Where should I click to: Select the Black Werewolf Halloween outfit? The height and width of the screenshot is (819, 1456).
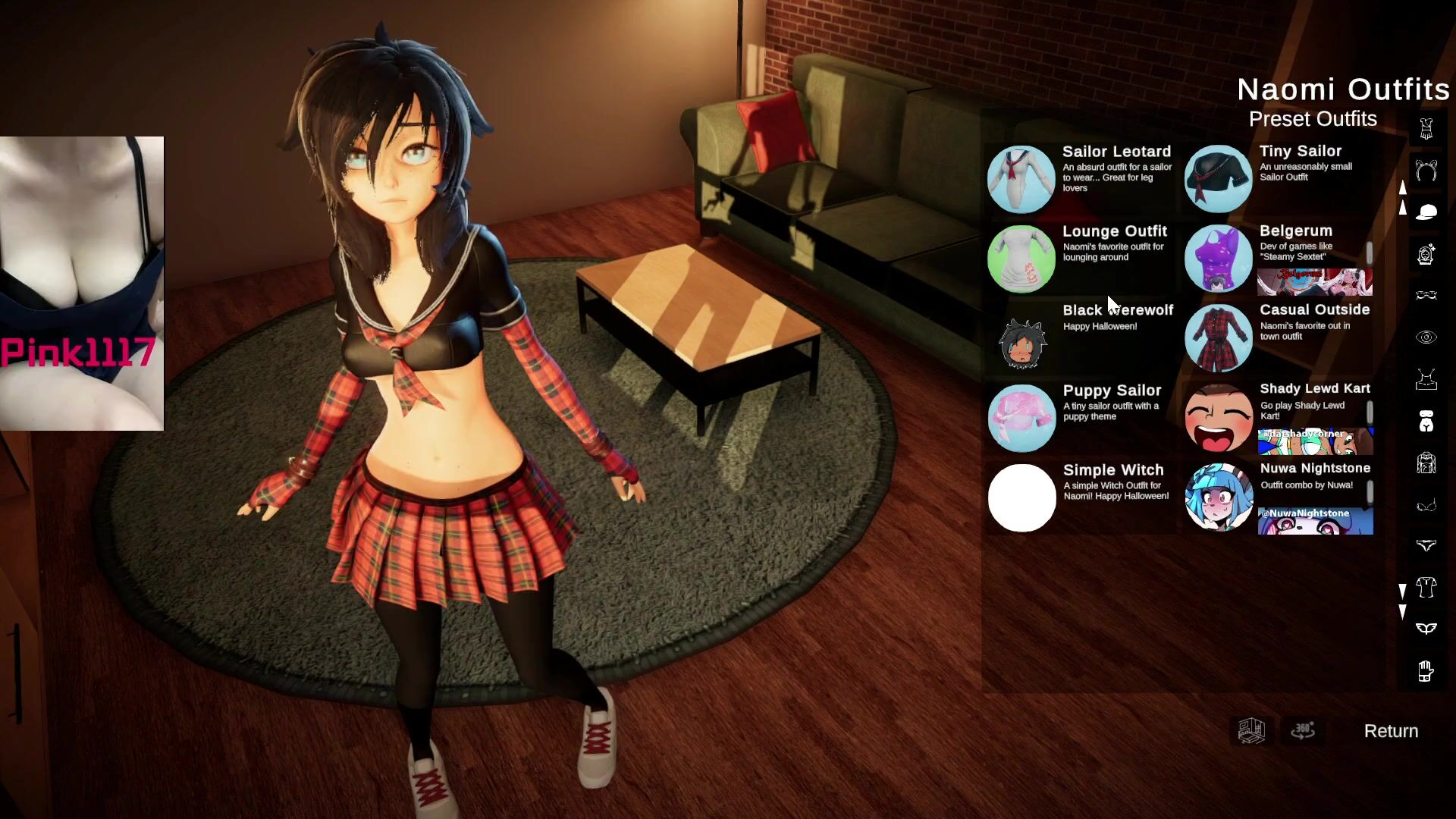[1021, 338]
